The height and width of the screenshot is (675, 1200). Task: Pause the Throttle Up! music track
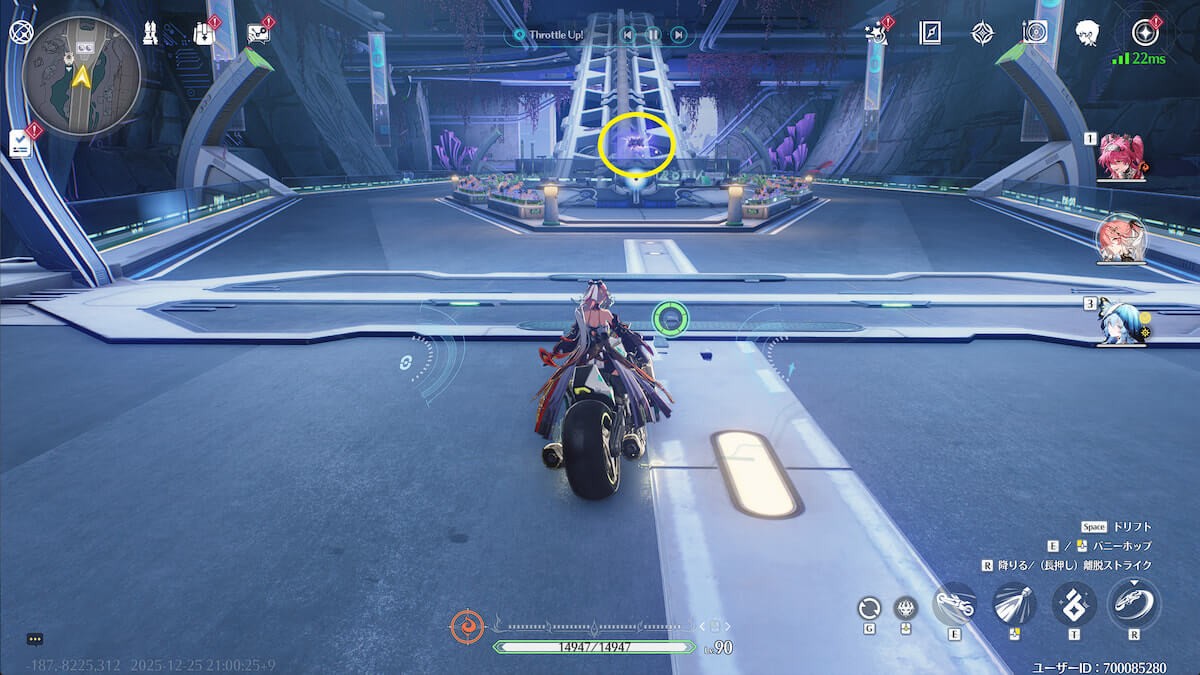(x=653, y=35)
